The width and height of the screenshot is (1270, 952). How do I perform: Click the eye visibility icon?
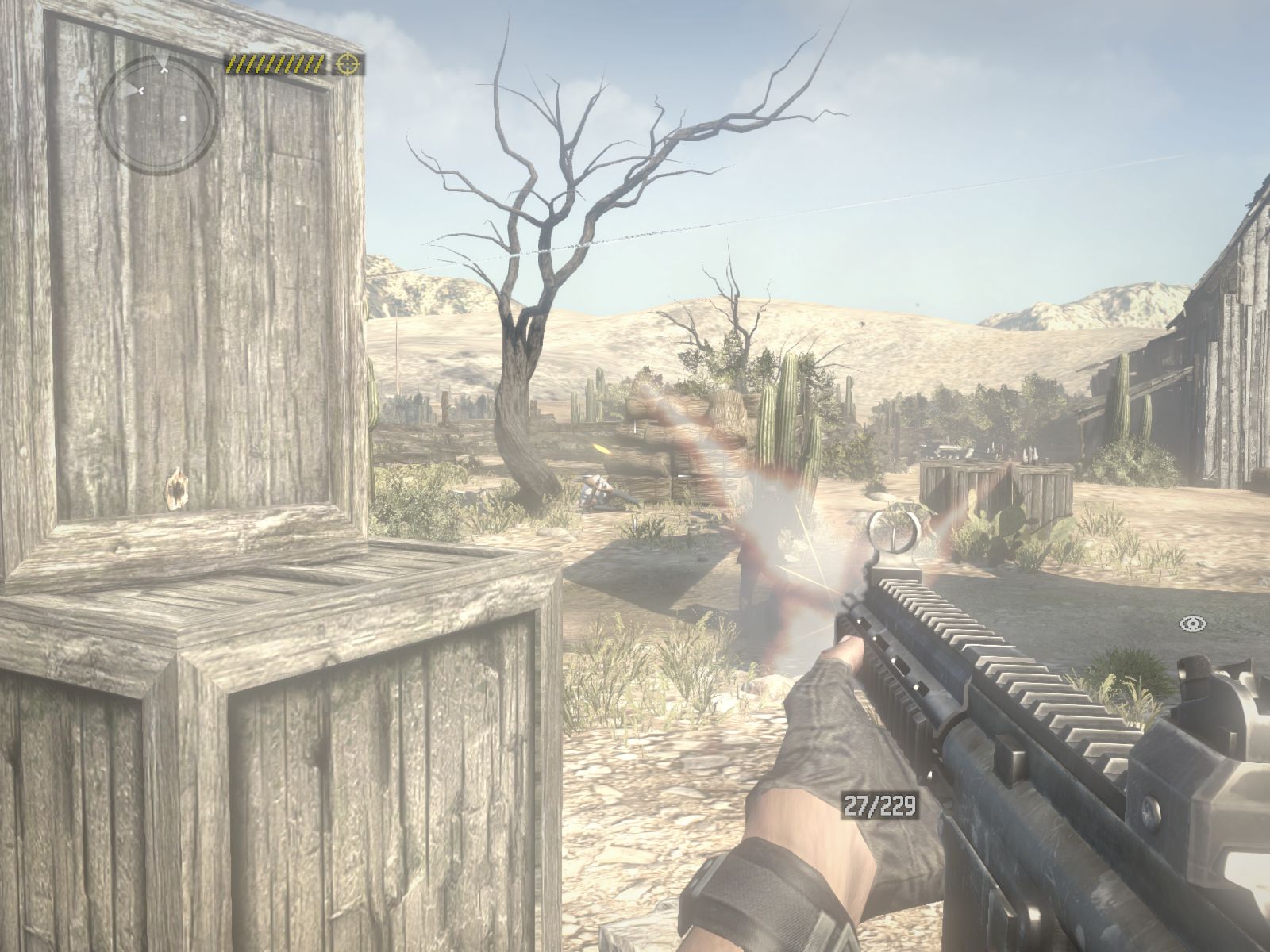point(1191,624)
